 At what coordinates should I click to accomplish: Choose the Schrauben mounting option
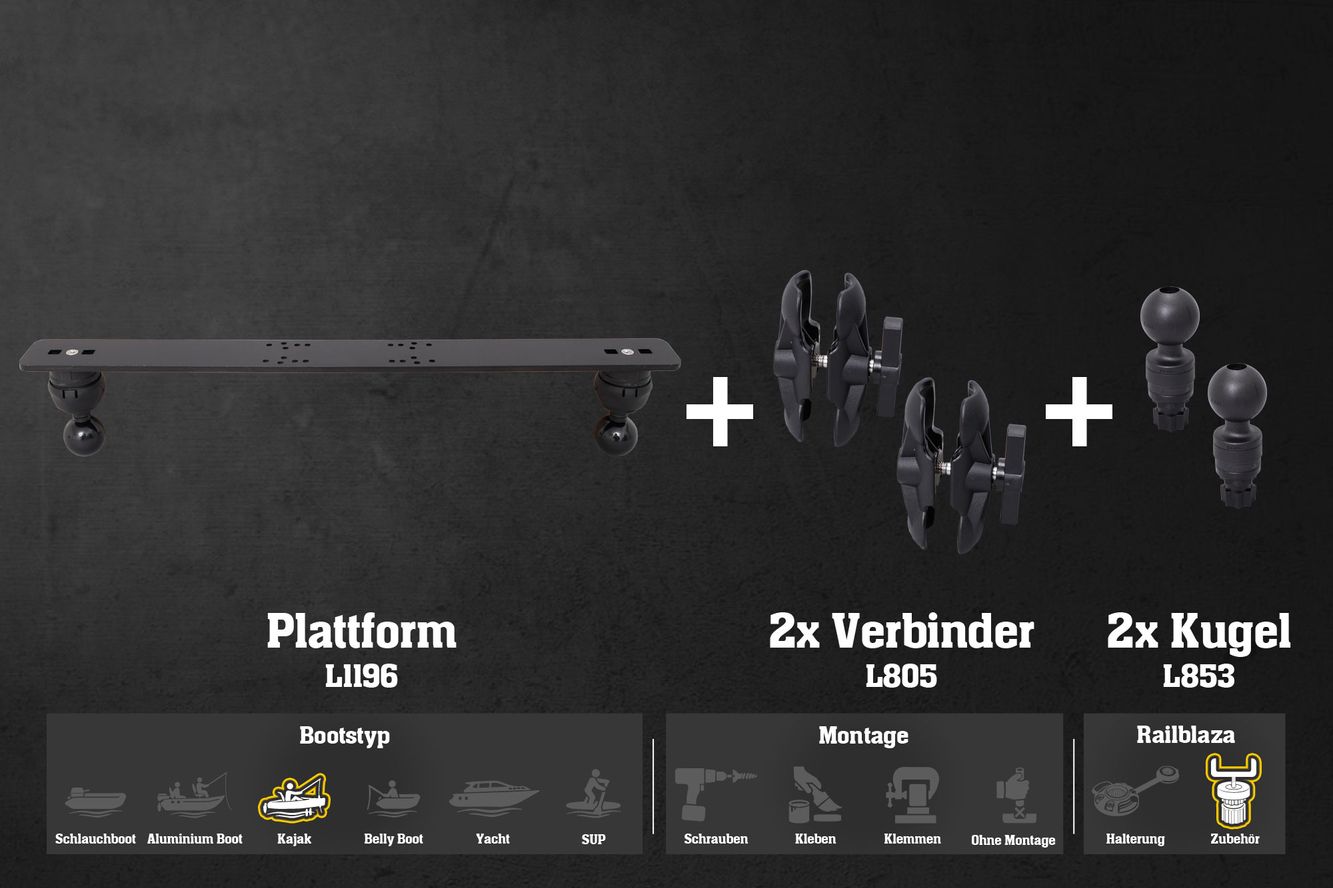click(715, 795)
